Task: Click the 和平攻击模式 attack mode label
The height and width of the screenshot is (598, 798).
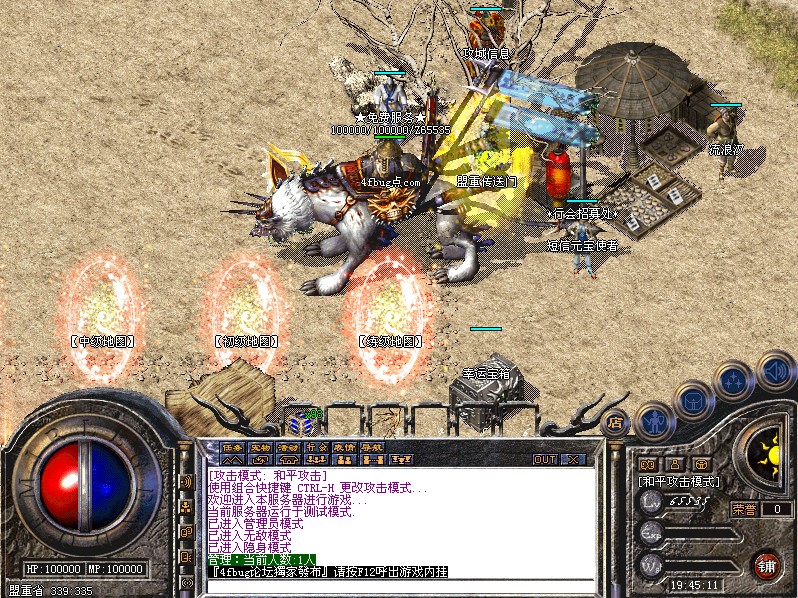Action: coord(680,481)
